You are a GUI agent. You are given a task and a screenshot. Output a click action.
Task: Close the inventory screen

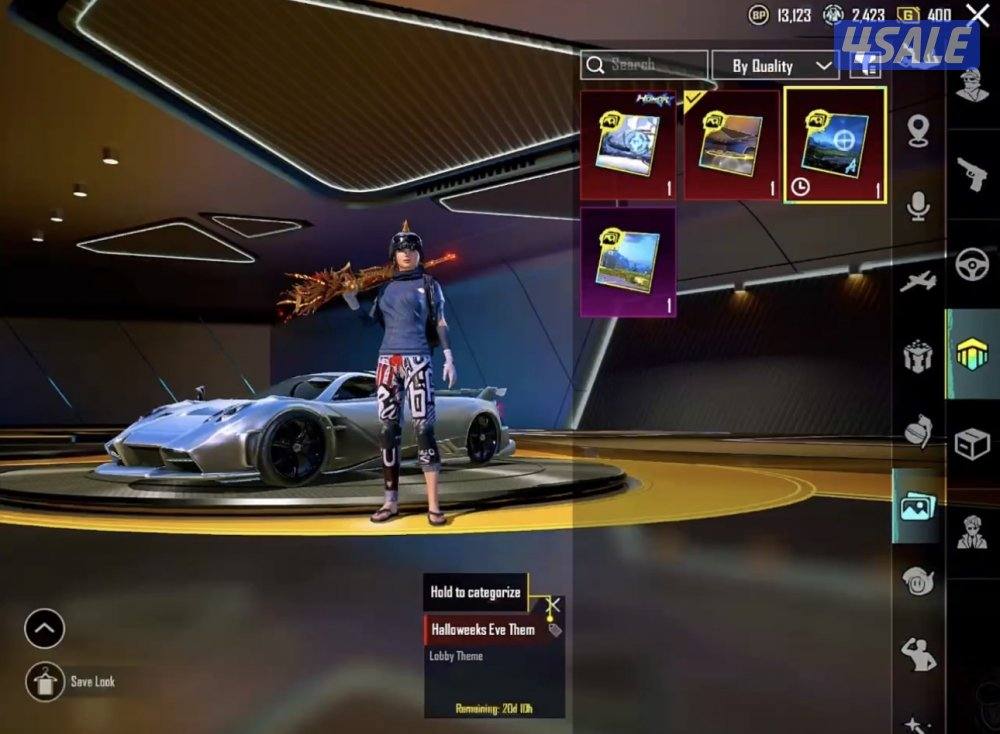(x=978, y=14)
